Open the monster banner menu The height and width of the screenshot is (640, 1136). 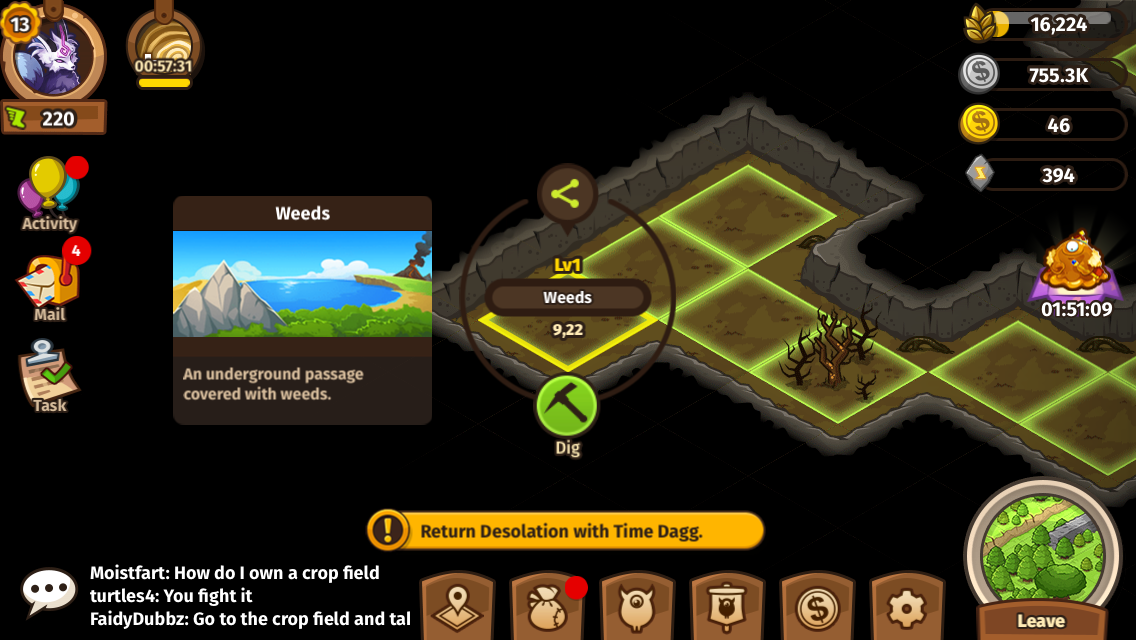pos(727,607)
